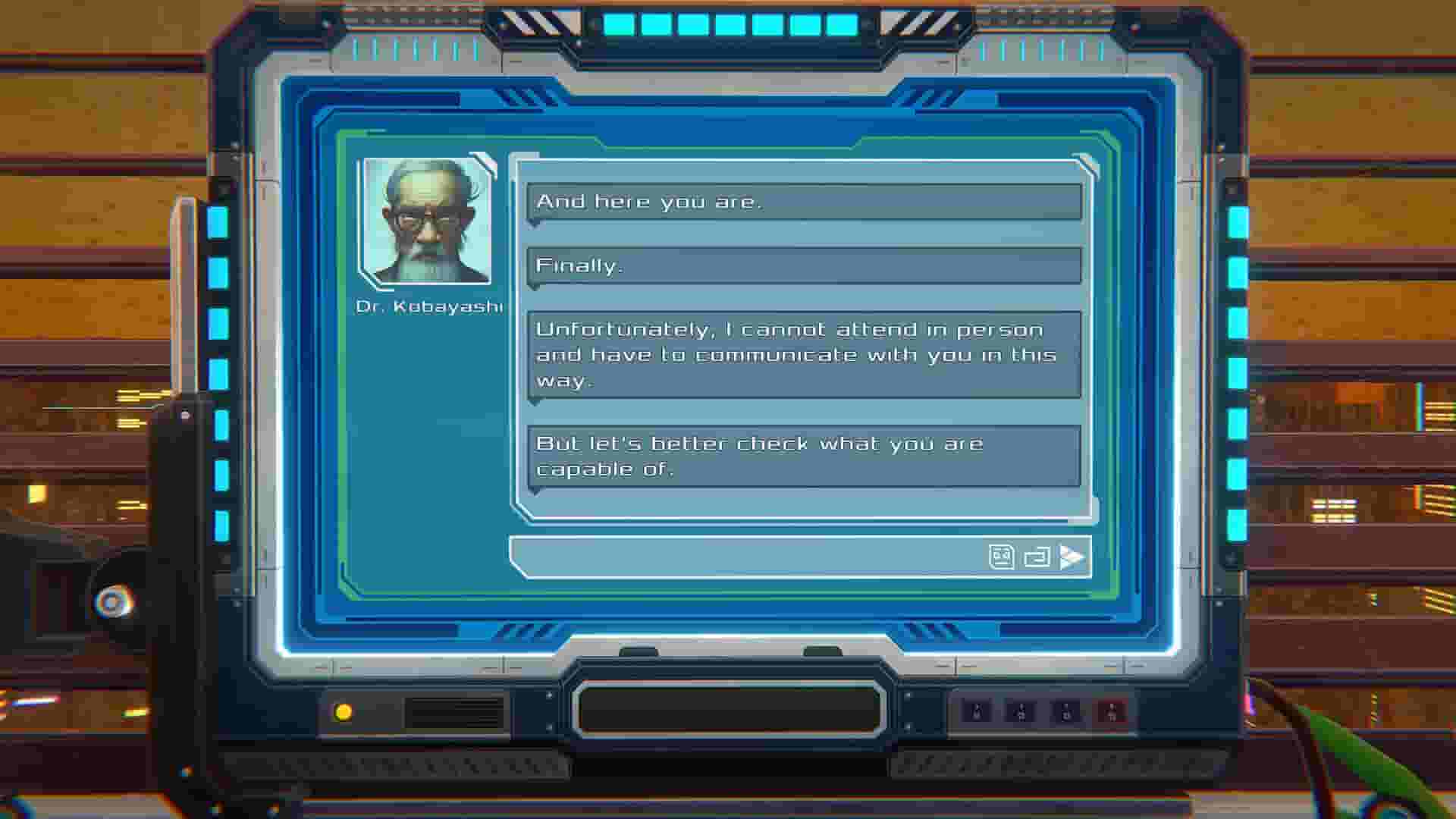Expand the message bubble reading 'Finally.'

click(804, 265)
